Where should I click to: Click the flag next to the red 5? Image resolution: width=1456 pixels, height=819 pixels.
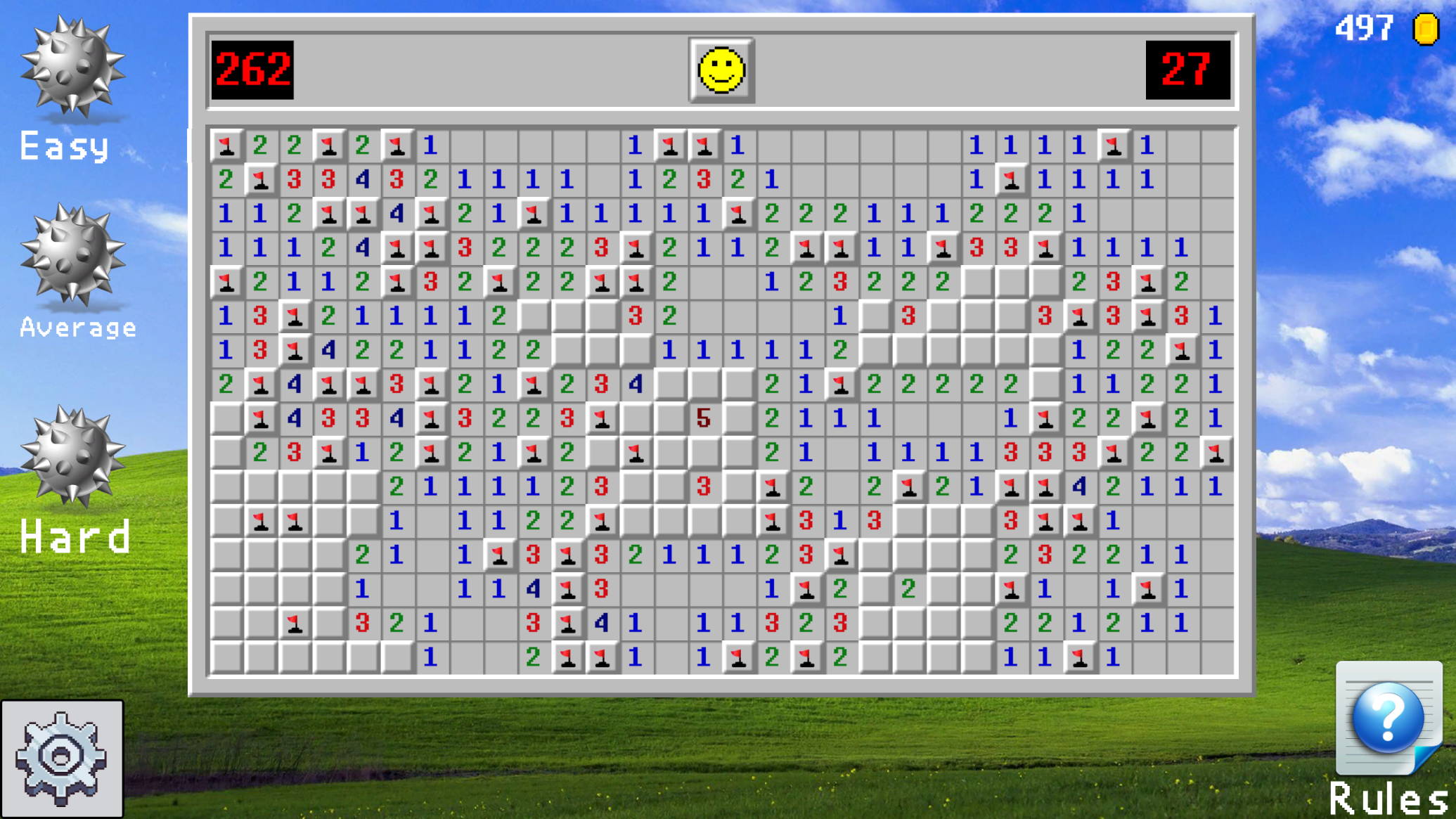click(603, 418)
